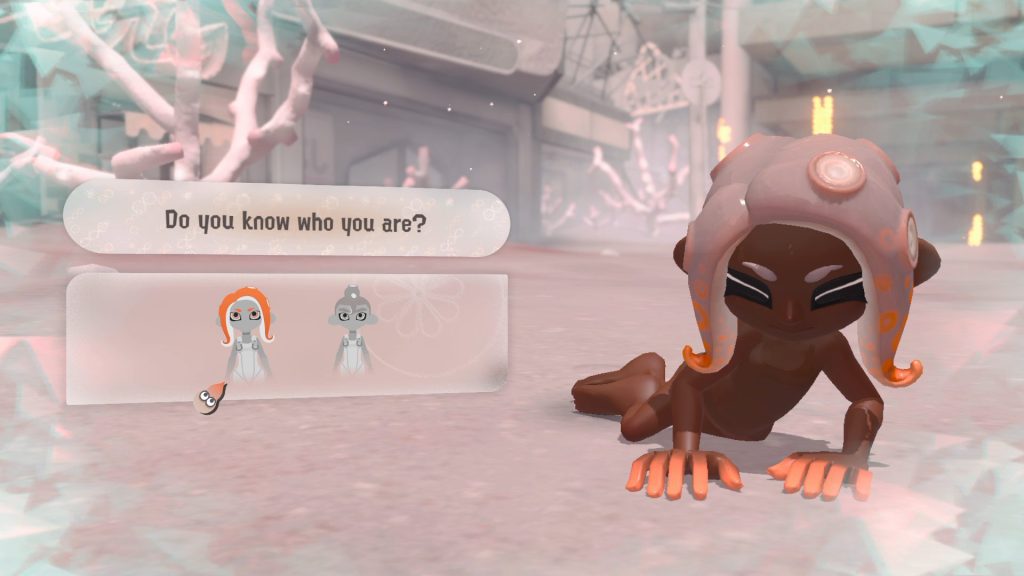The width and height of the screenshot is (1024, 576).
Task: Choose the greyed-out short-haired character option
Action: pos(350,331)
